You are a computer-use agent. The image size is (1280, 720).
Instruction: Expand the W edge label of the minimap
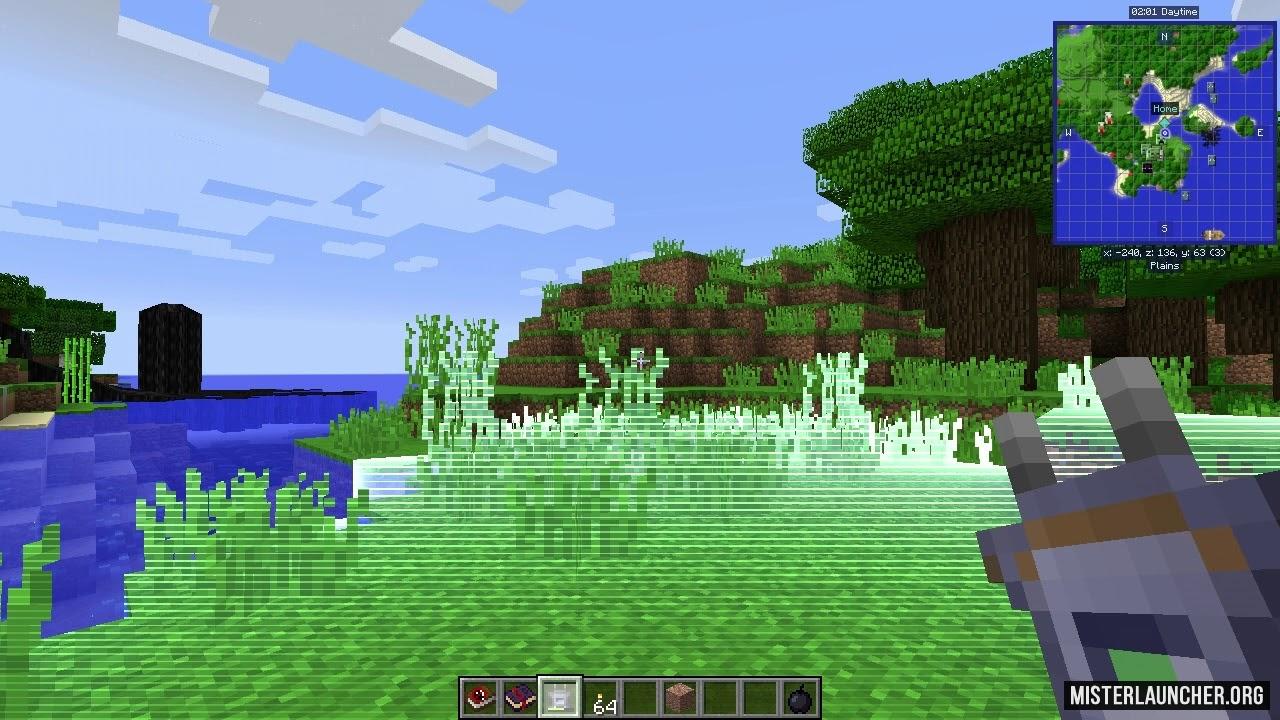click(1067, 132)
